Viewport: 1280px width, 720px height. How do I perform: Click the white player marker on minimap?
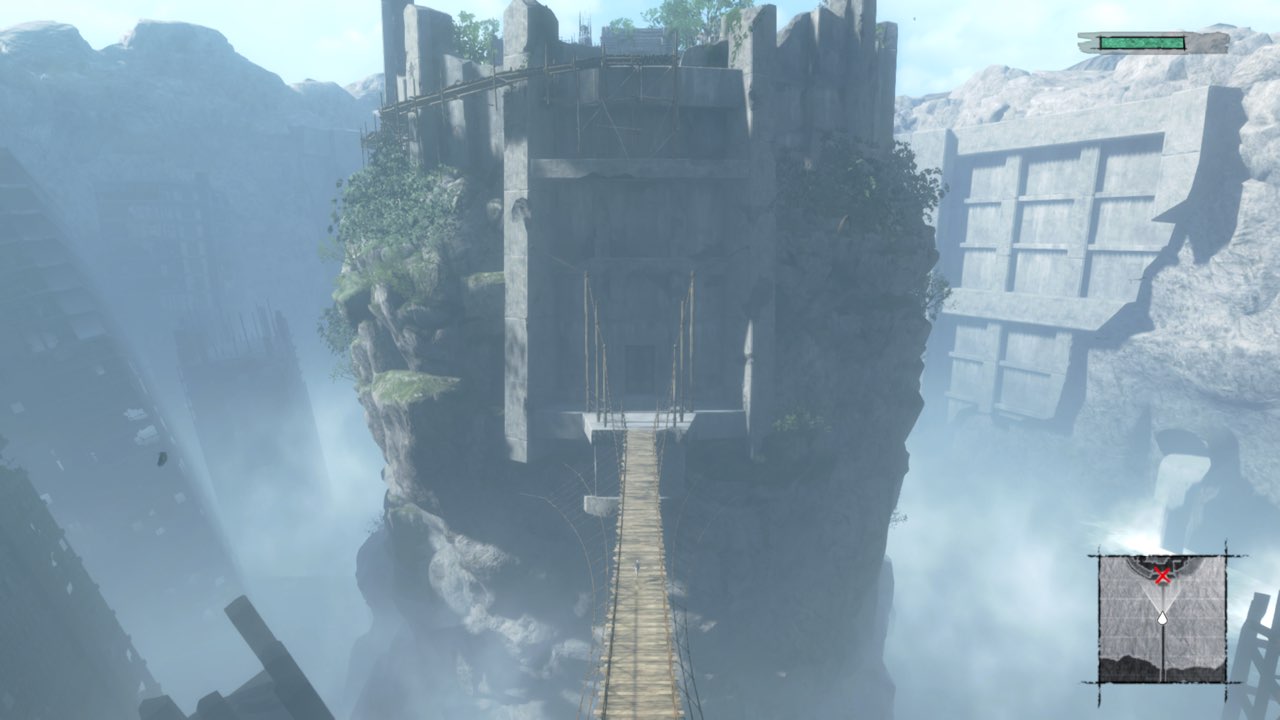pyautogui.click(x=1162, y=620)
